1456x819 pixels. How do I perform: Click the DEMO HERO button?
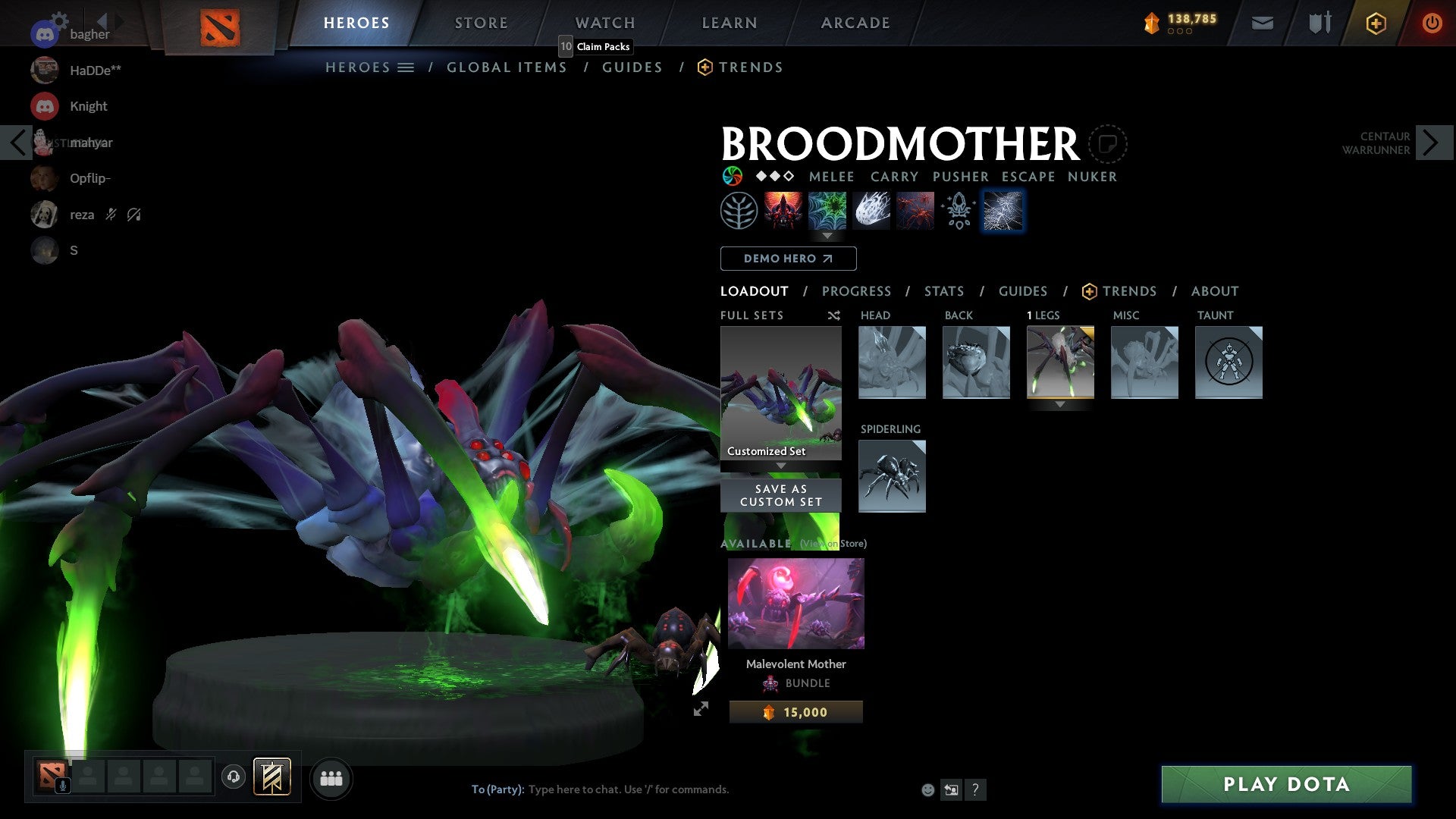(788, 259)
